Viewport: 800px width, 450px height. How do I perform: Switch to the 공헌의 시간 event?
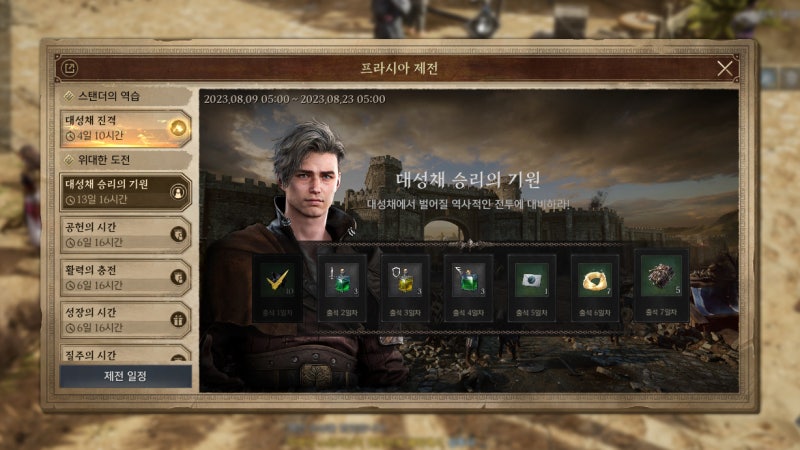[x=125, y=234]
